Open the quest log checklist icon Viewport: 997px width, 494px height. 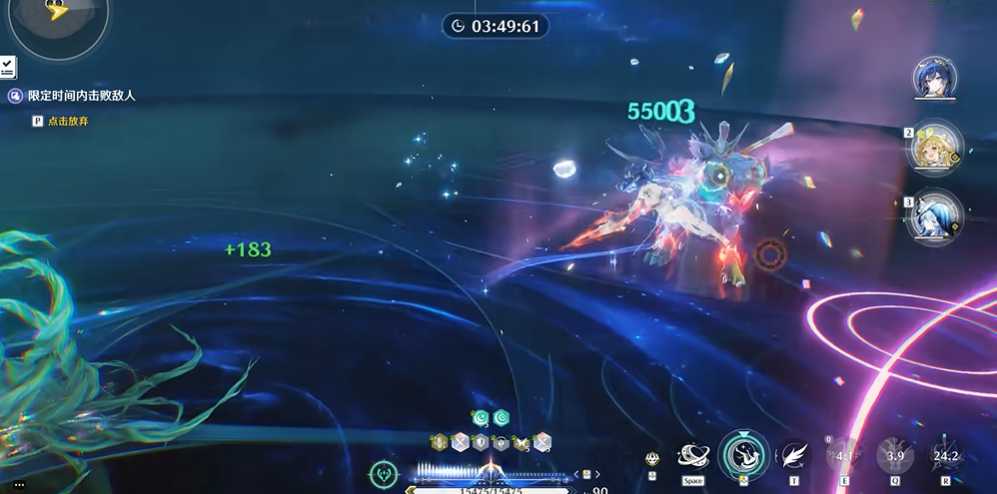(x=8, y=67)
